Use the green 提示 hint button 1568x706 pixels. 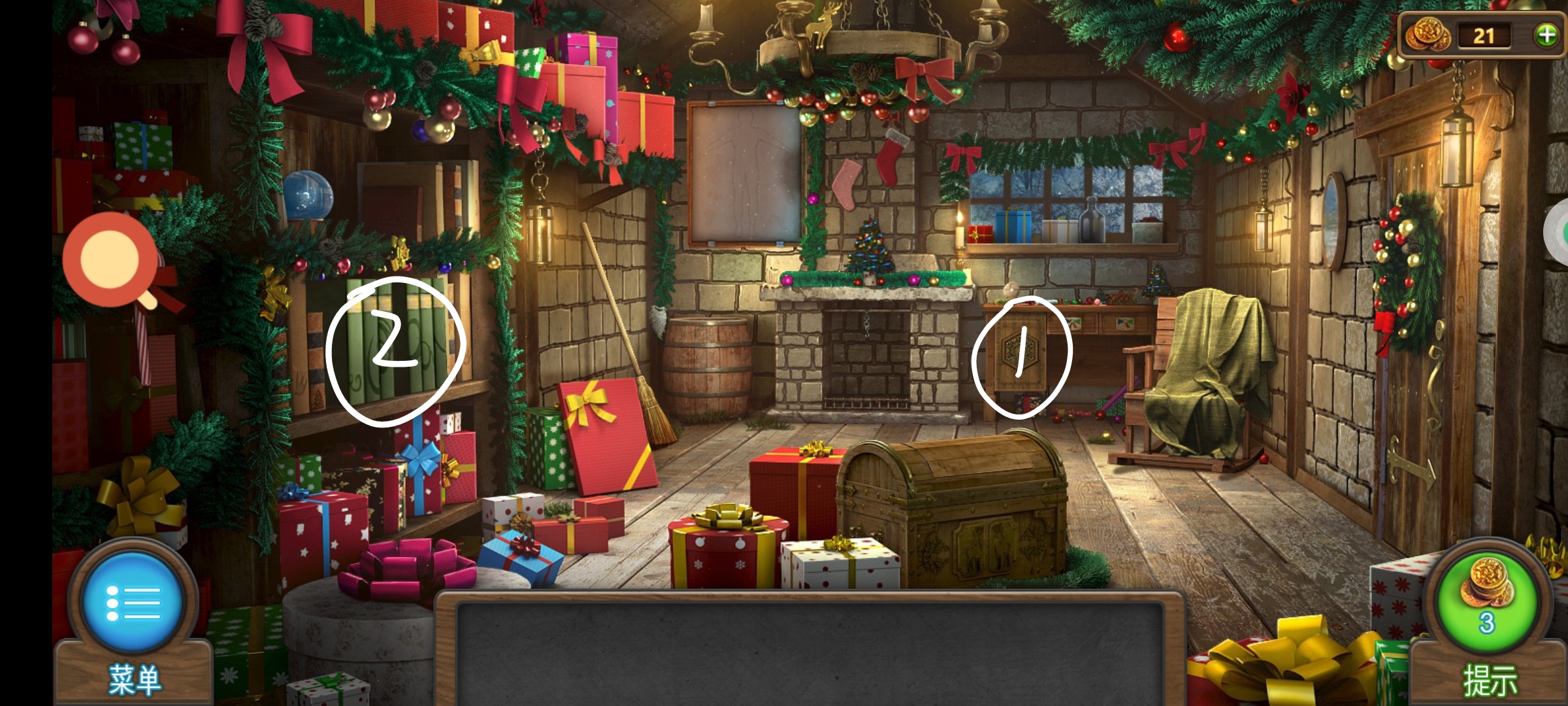1487,603
